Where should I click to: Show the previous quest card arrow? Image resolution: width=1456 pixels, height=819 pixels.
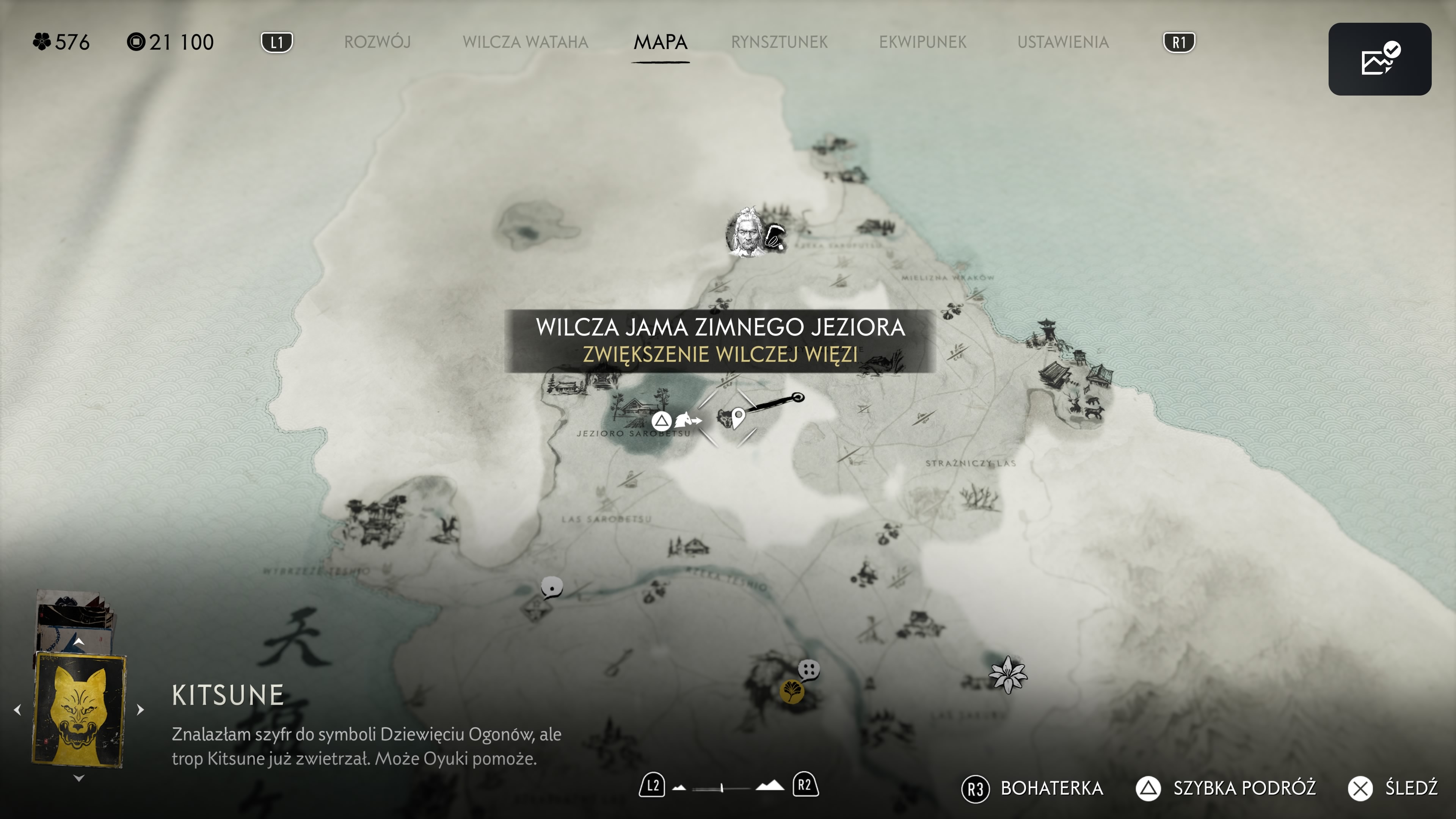(x=17, y=709)
